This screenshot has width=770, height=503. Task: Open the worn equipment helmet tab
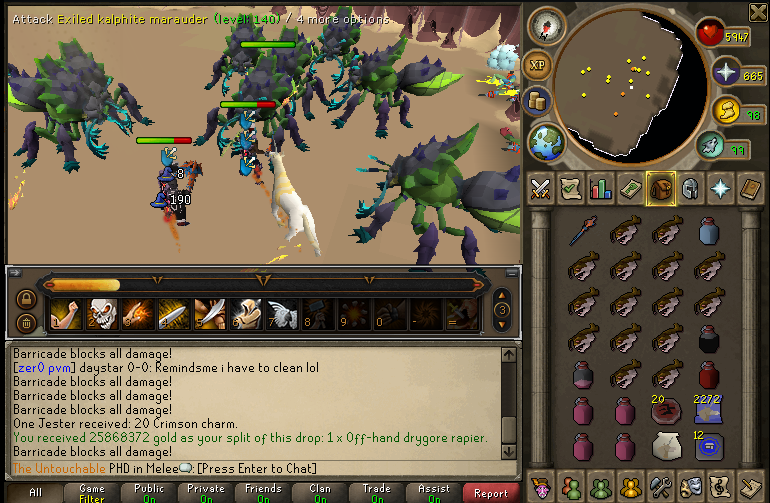pyautogui.click(x=689, y=188)
